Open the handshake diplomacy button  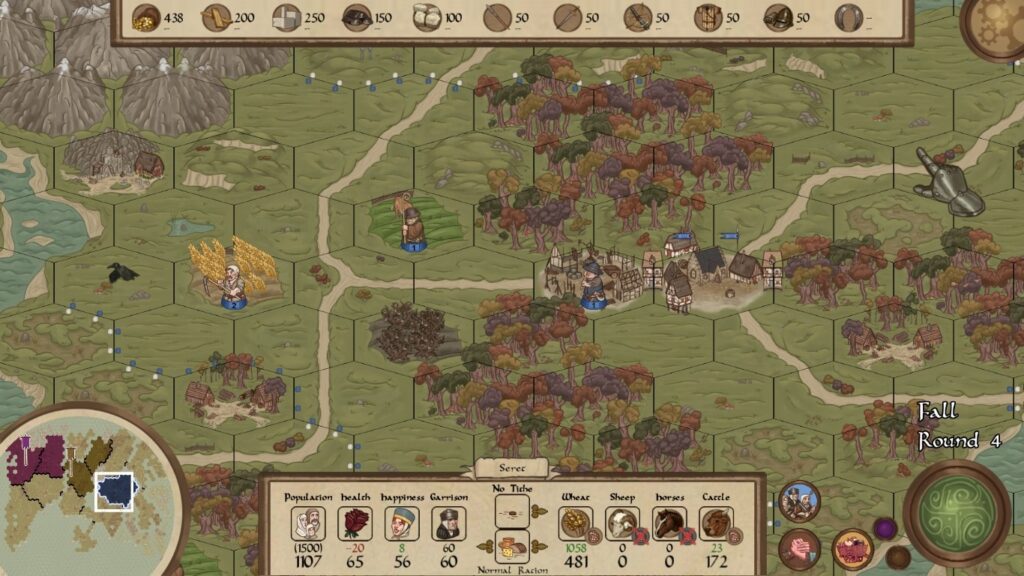click(x=800, y=549)
